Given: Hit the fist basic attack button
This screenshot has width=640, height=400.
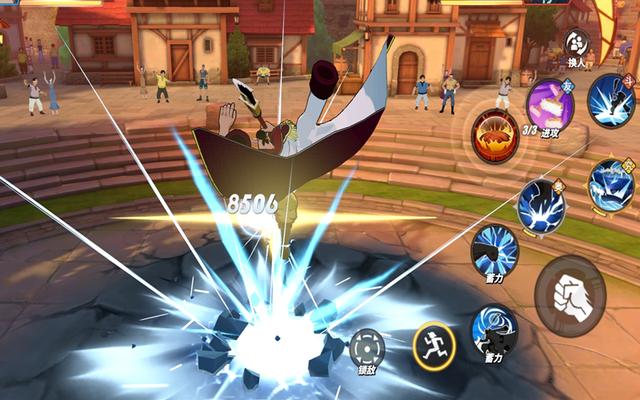Looking at the screenshot, I should [x=570, y=295].
